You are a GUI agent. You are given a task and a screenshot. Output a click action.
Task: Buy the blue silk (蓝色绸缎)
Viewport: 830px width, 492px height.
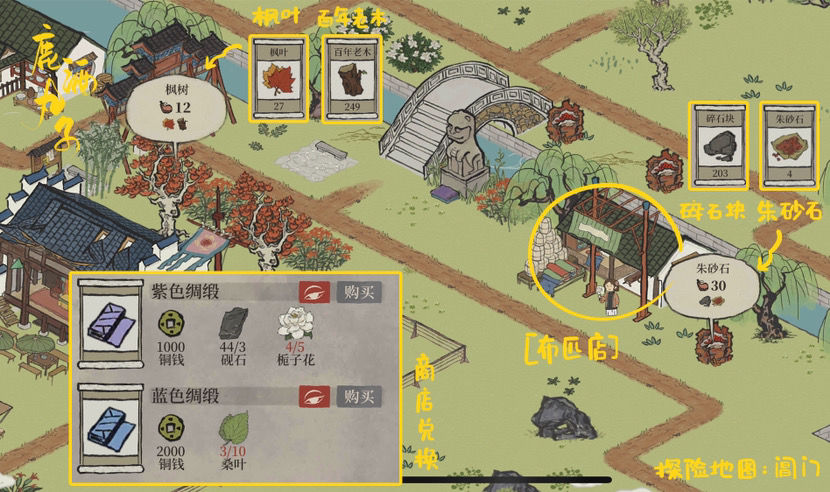point(359,396)
